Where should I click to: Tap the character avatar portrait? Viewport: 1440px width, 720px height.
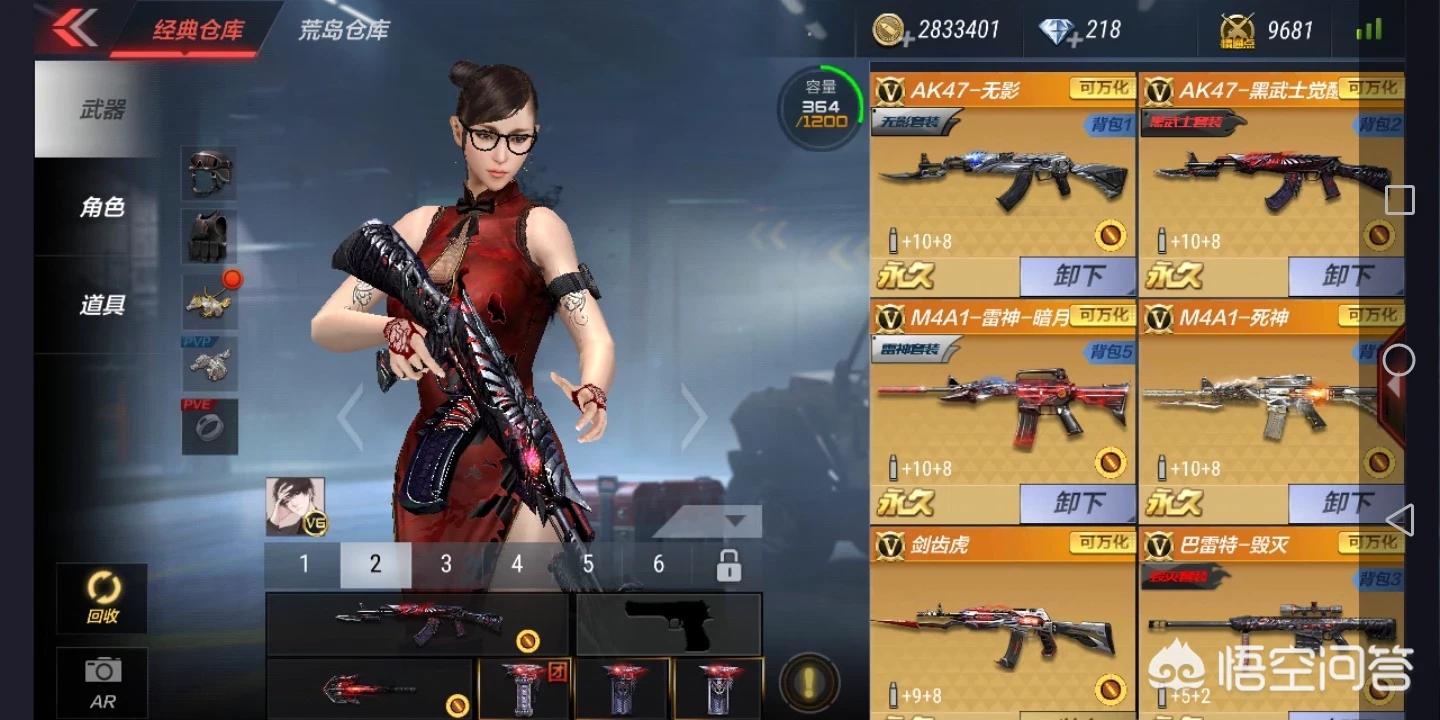point(295,505)
